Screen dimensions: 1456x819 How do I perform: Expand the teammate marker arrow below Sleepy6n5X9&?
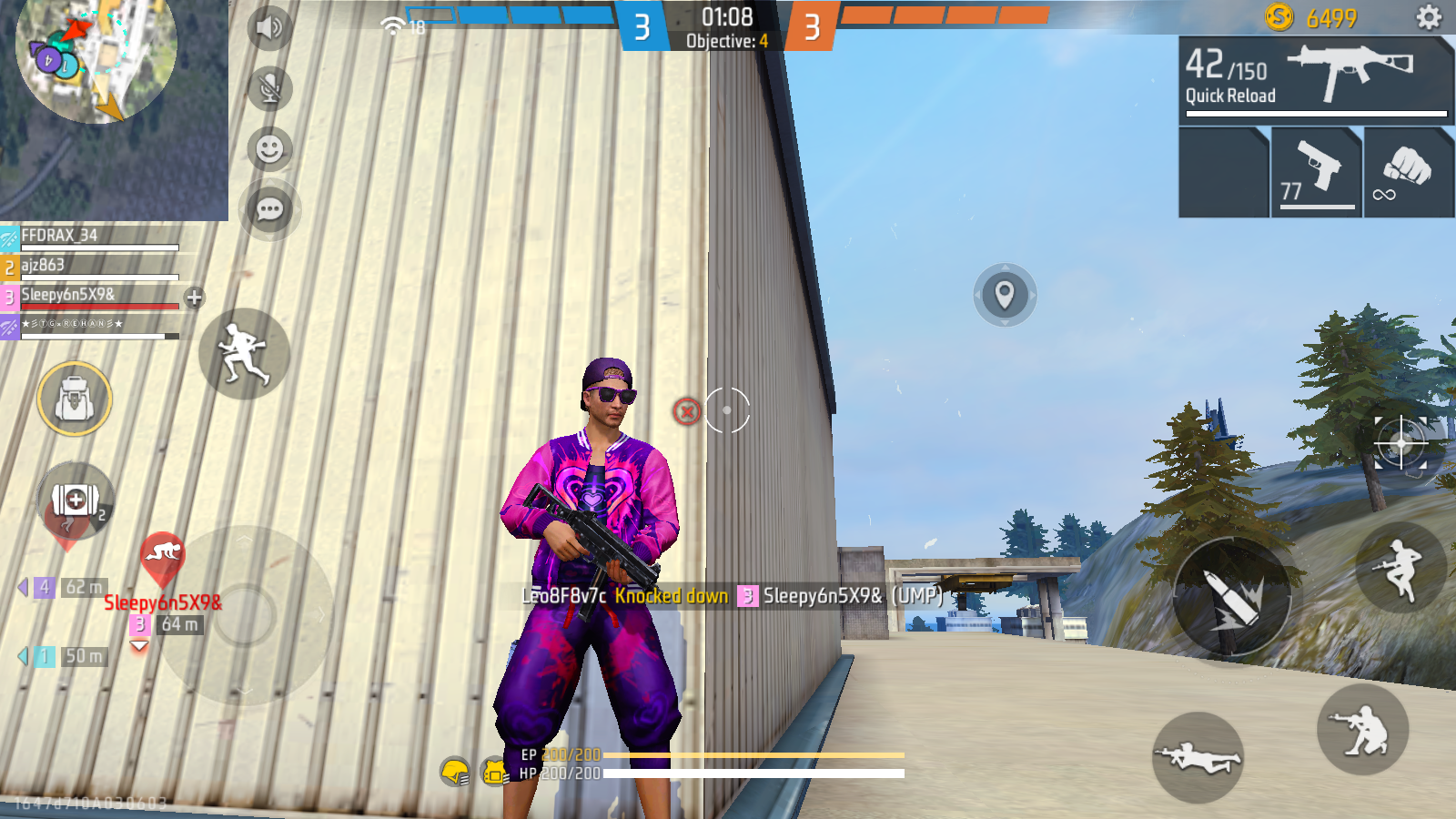point(138,644)
